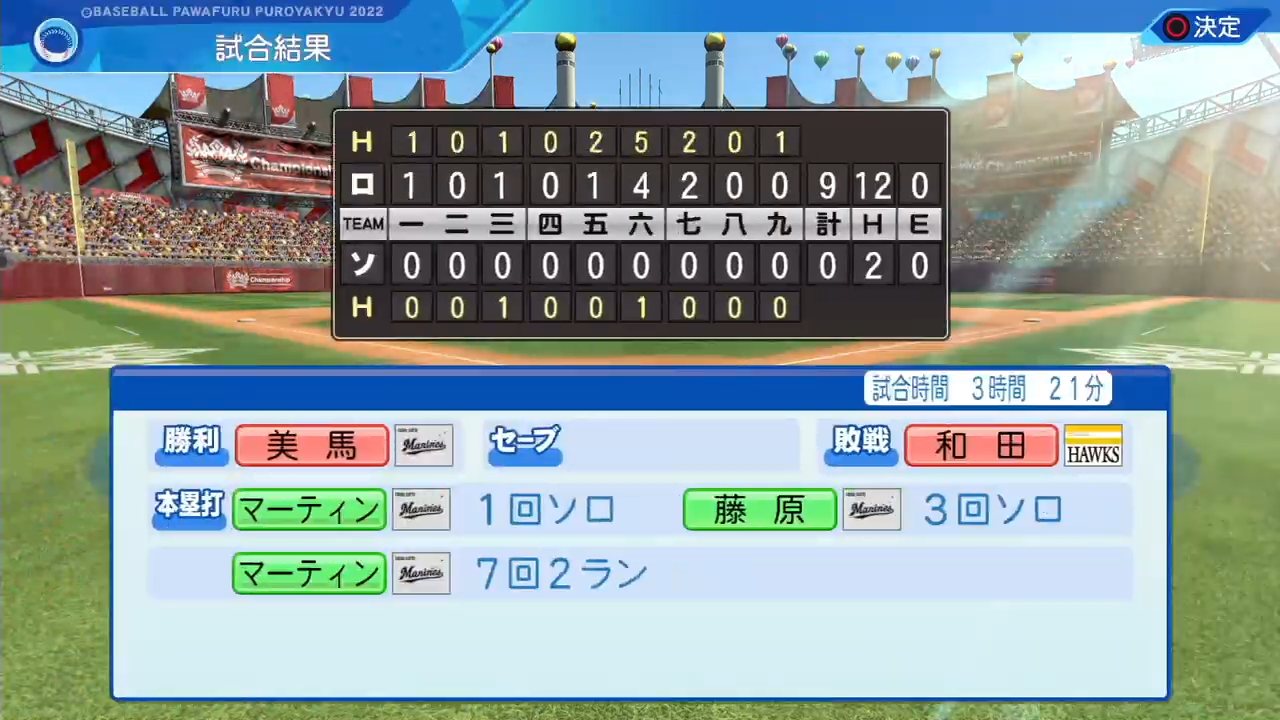The height and width of the screenshot is (720, 1280).
Task: Select winning pitcher 美馬
Action: coord(311,445)
